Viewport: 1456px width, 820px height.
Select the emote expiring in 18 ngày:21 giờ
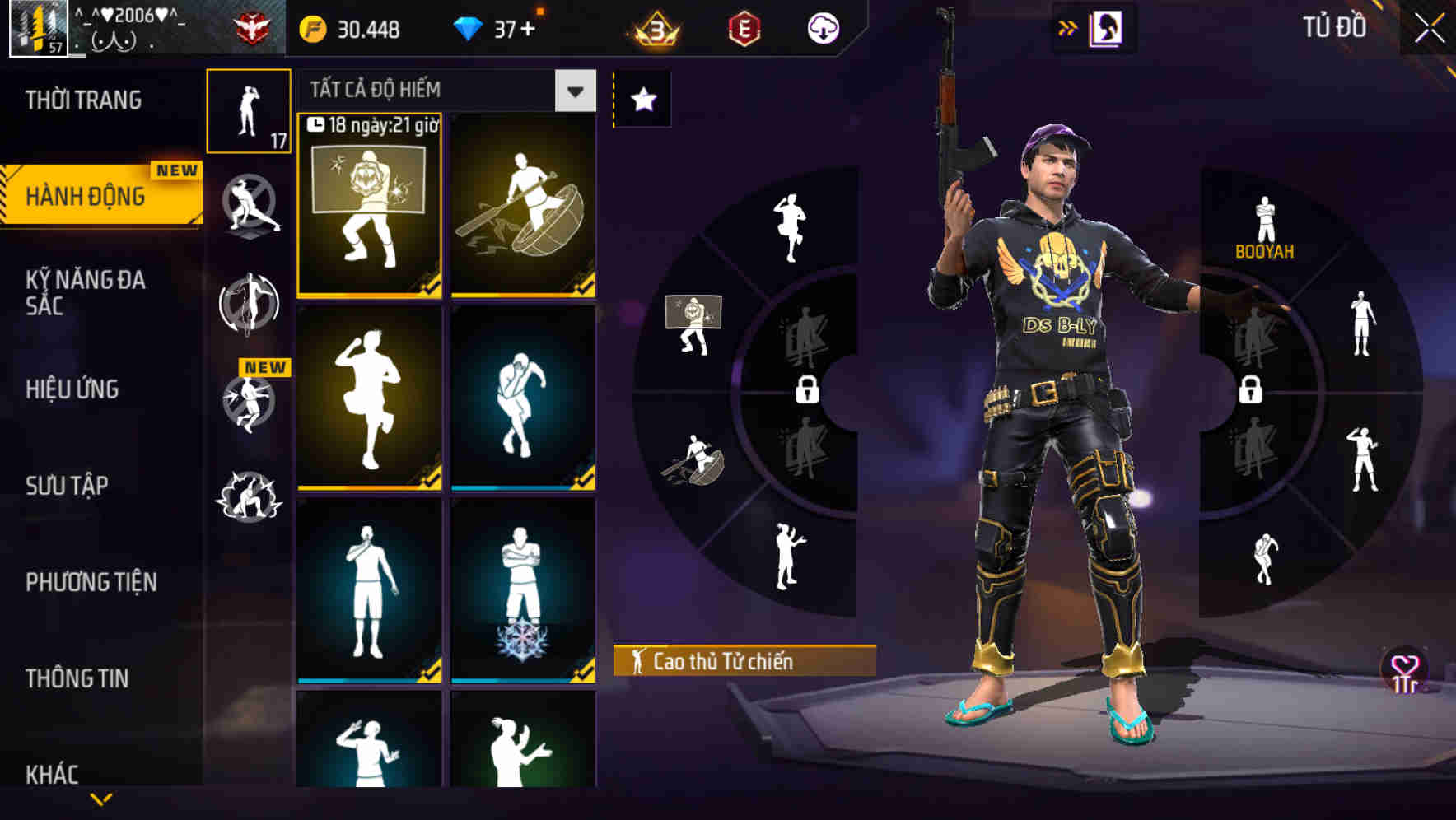pos(370,200)
